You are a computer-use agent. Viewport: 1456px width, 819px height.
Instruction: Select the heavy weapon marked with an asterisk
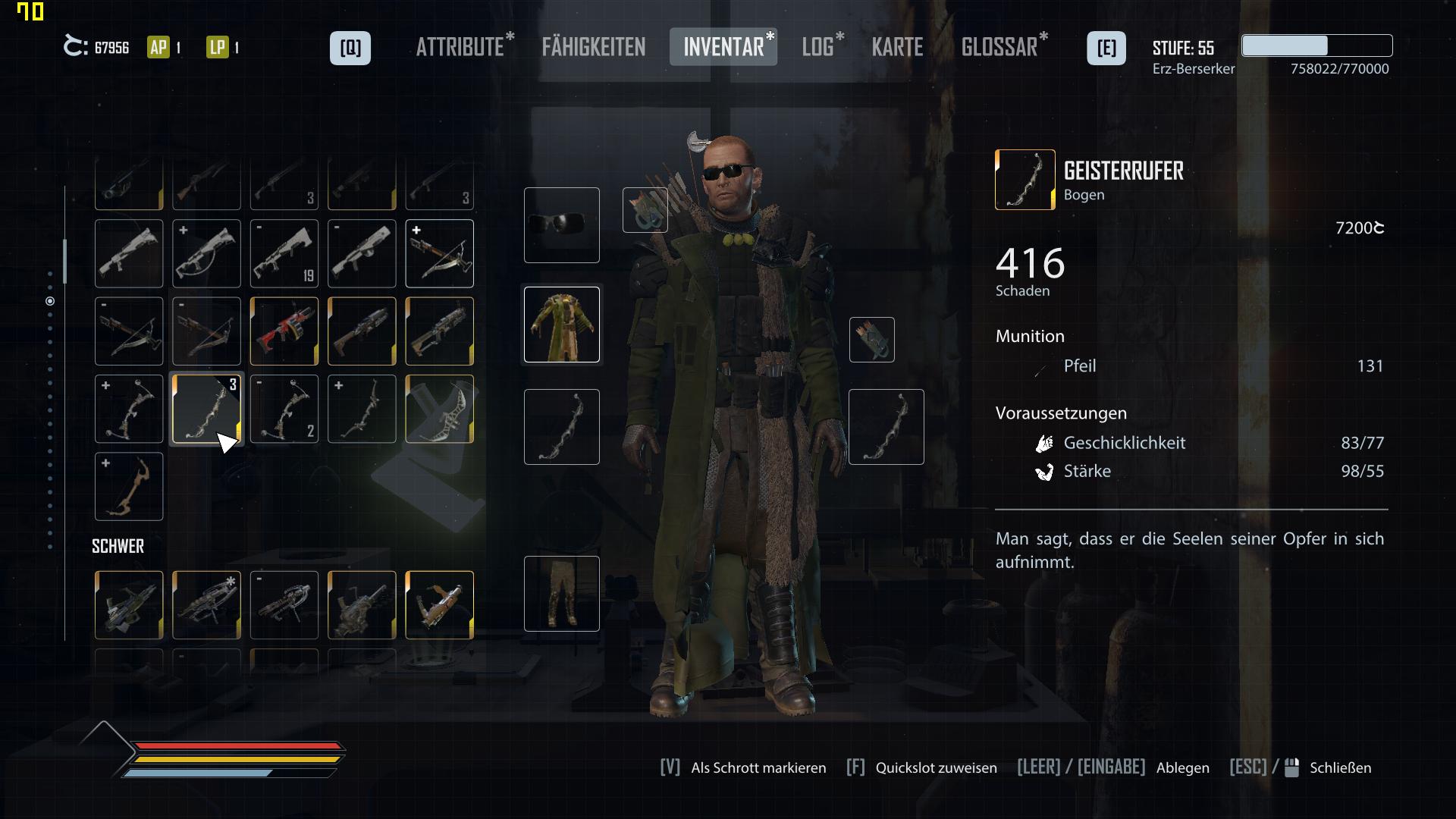(x=206, y=605)
